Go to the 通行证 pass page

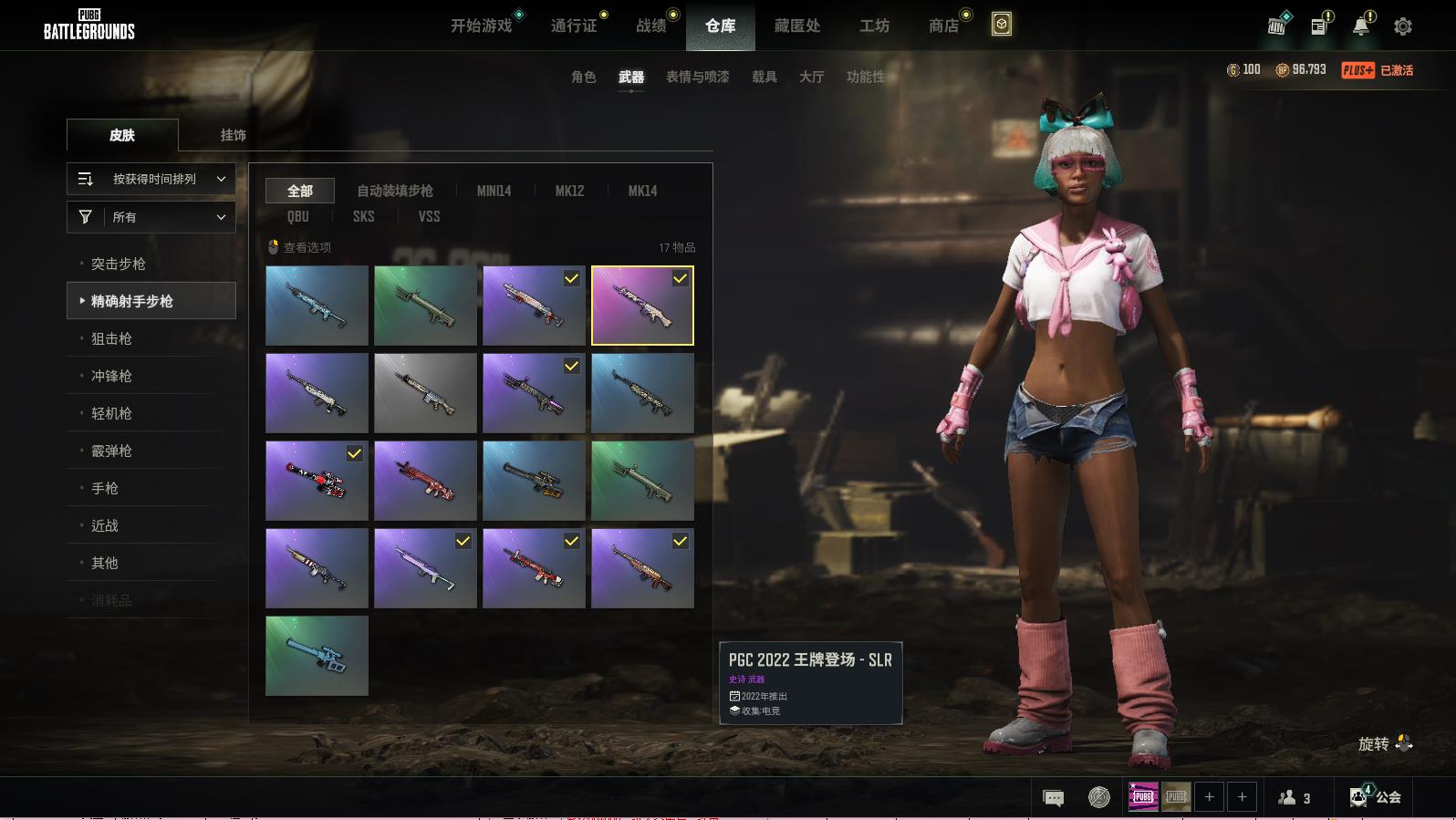click(x=574, y=26)
